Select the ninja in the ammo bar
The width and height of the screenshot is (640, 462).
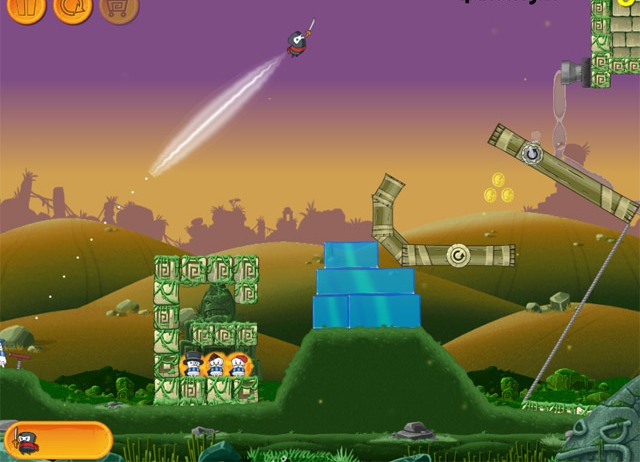[24, 440]
